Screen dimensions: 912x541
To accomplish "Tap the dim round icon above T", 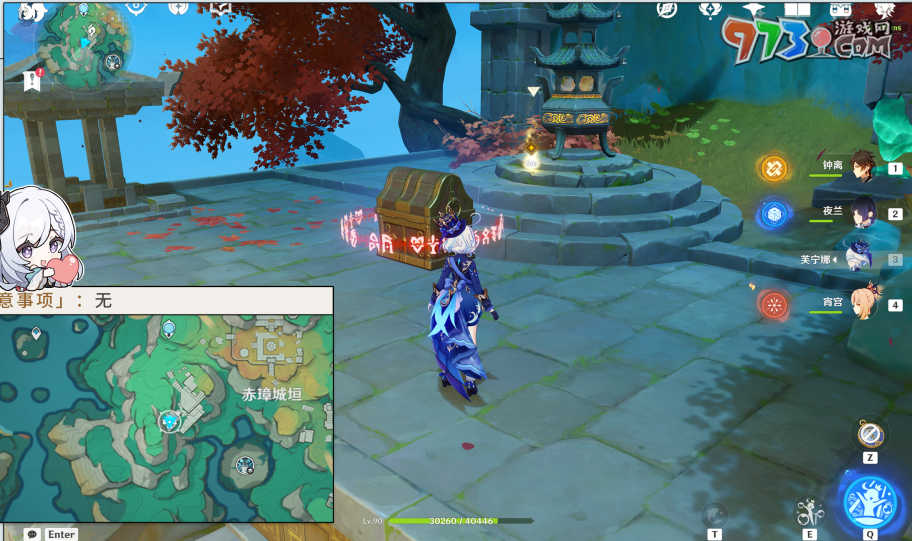I will (714, 515).
